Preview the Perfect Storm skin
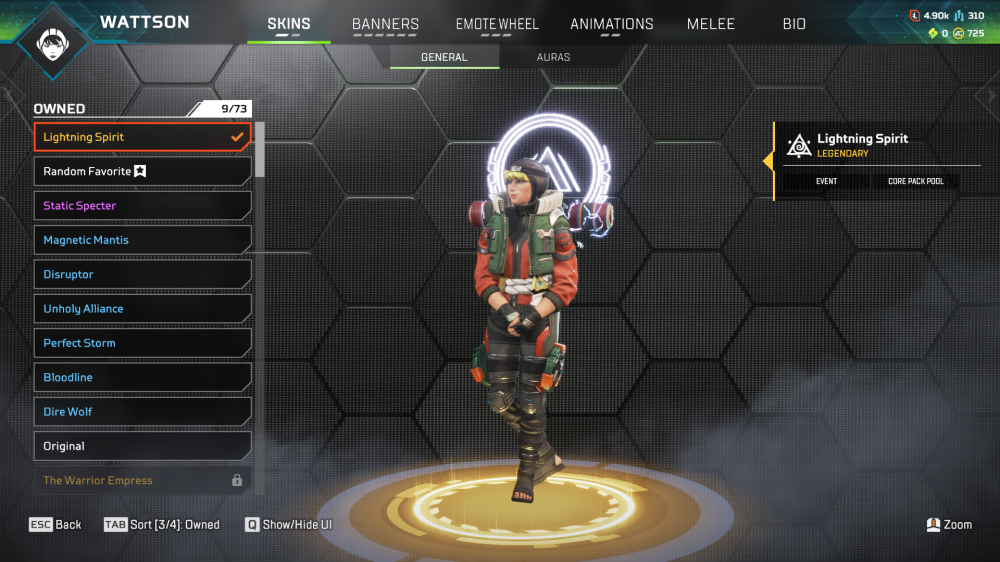The height and width of the screenshot is (562, 1000). click(142, 343)
